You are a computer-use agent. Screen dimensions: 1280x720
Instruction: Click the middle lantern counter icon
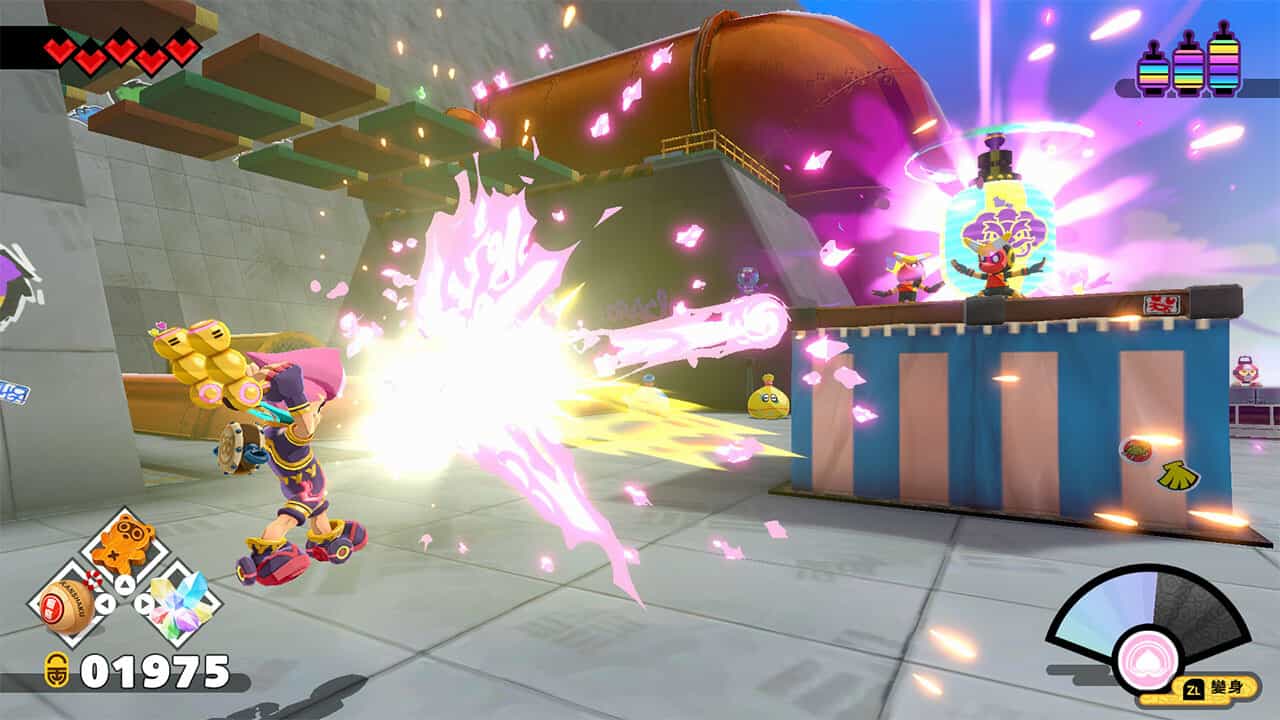(x=1188, y=69)
